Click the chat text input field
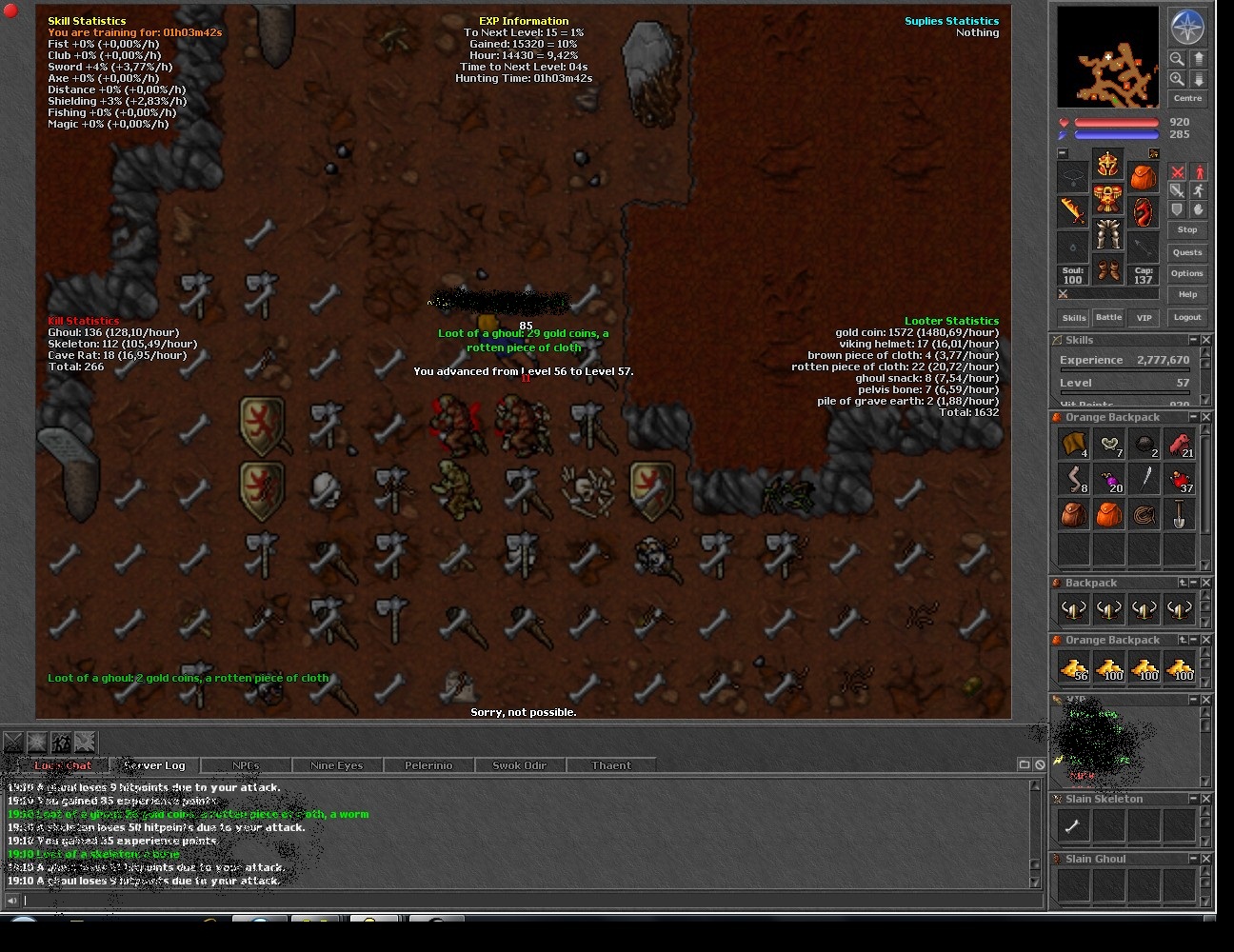This screenshot has height=952, width=1234. 524,901
